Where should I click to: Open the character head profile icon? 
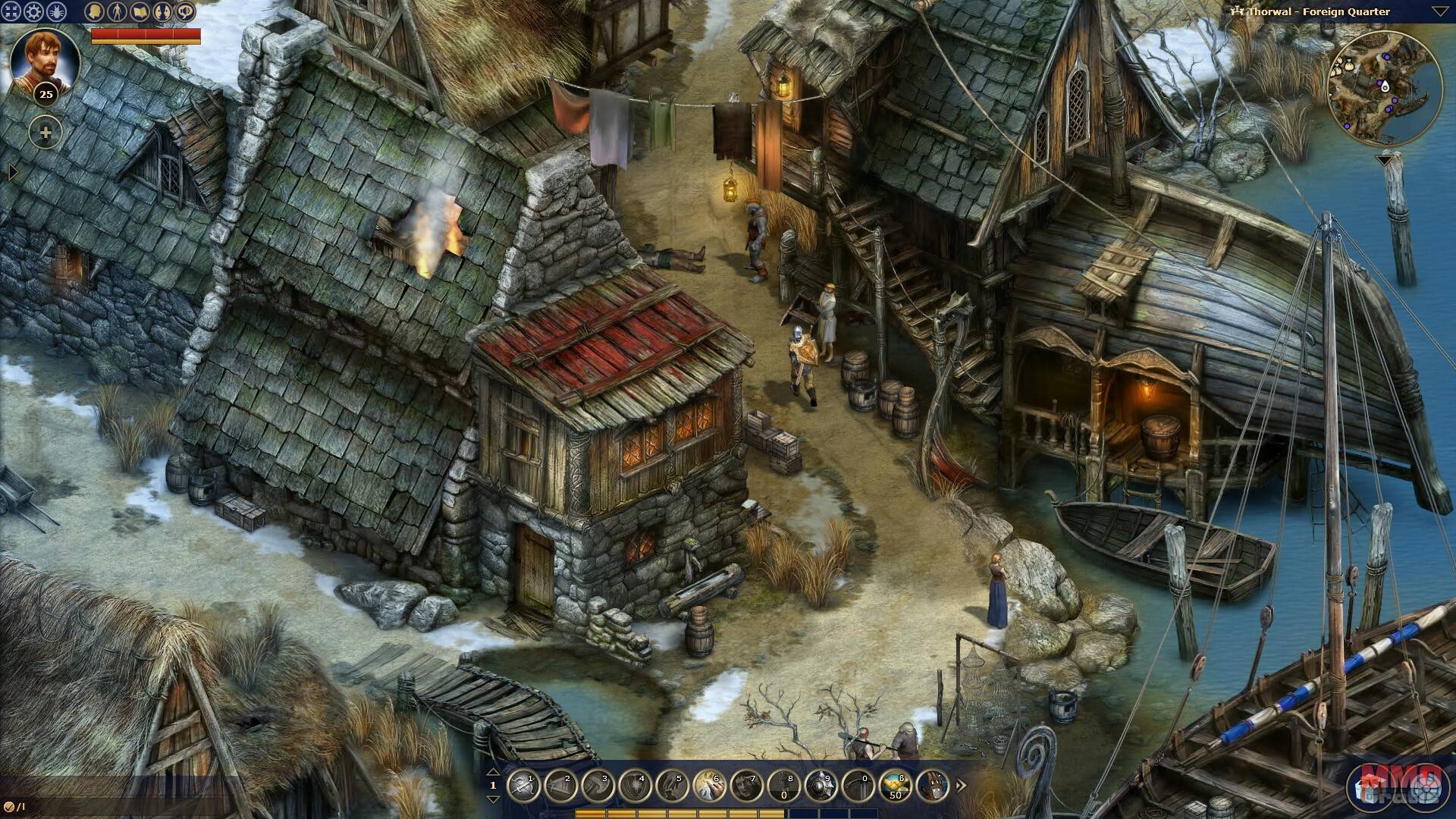pyautogui.click(x=94, y=11)
